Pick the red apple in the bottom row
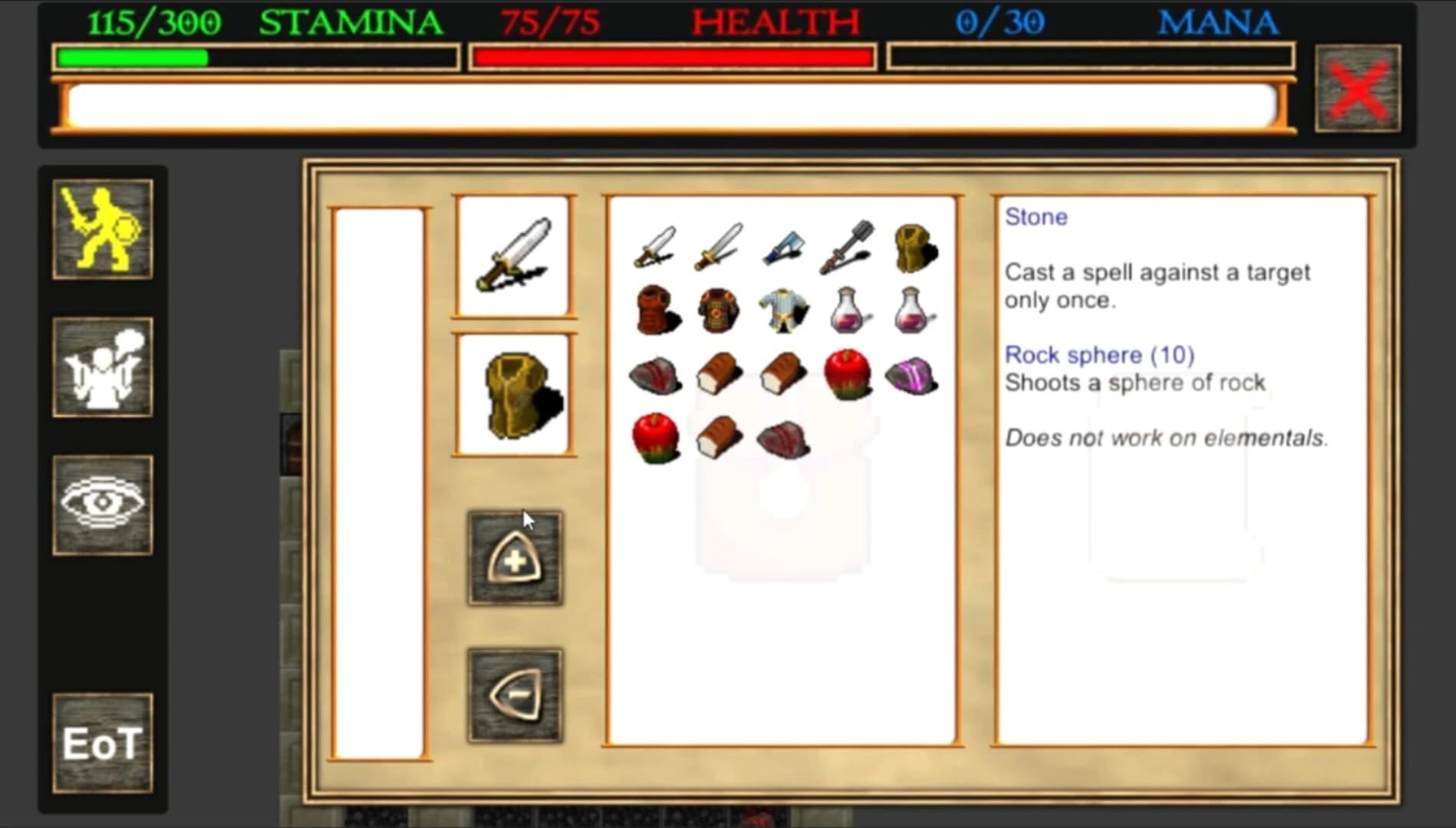1456x828 pixels. coord(656,439)
